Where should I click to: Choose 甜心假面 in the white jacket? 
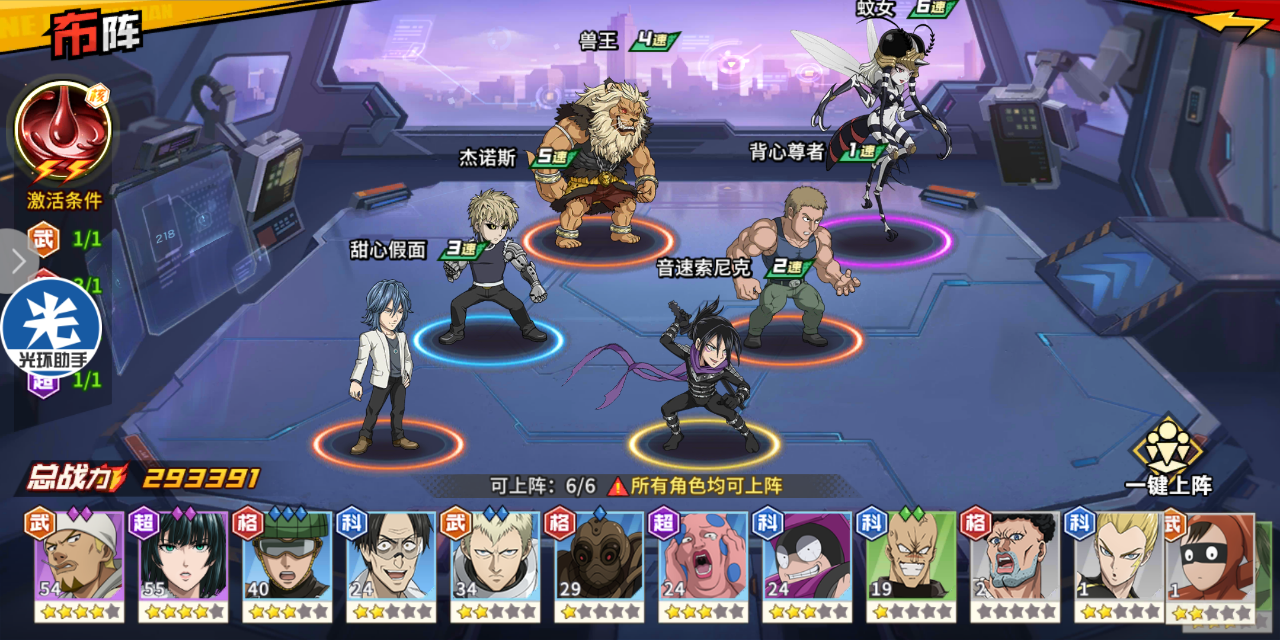[x=385, y=365]
